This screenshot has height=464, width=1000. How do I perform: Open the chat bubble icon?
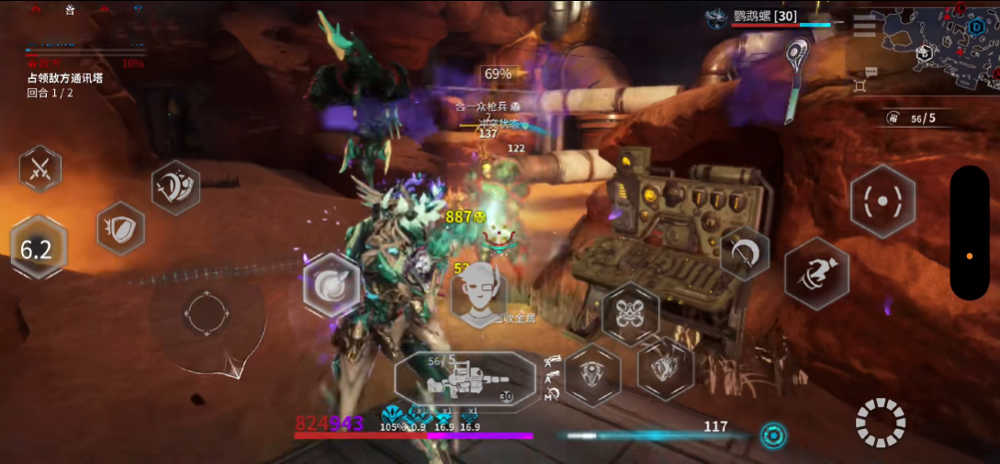(871, 71)
